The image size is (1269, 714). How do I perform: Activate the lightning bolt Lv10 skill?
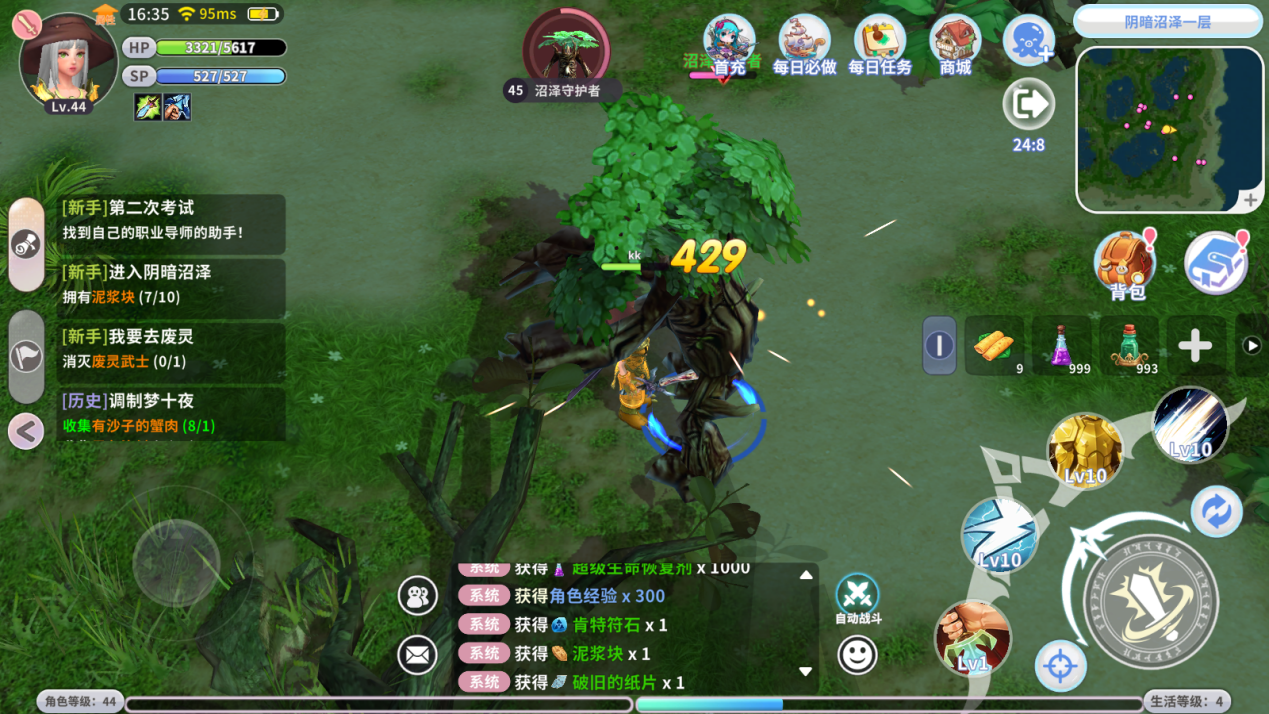click(x=999, y=534)
